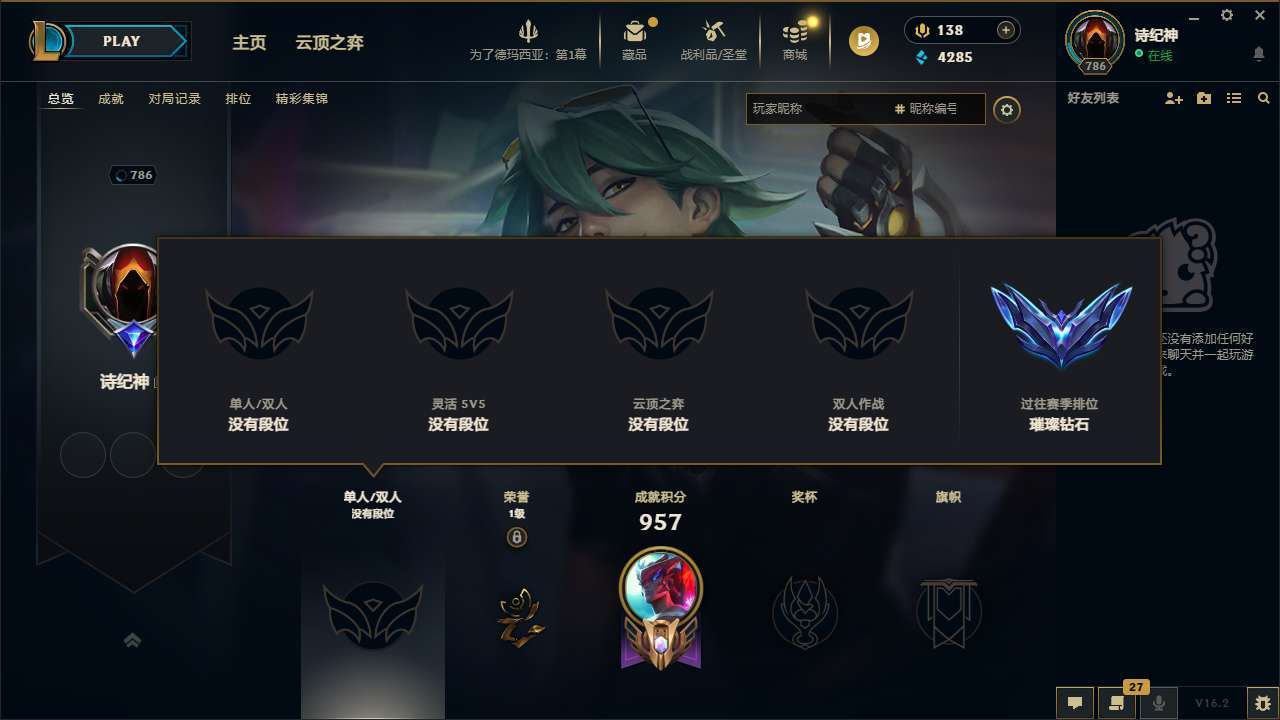Collapse the profile sidebar with the up chevron
Viewport: 1280px width, 720px height.
133,640
